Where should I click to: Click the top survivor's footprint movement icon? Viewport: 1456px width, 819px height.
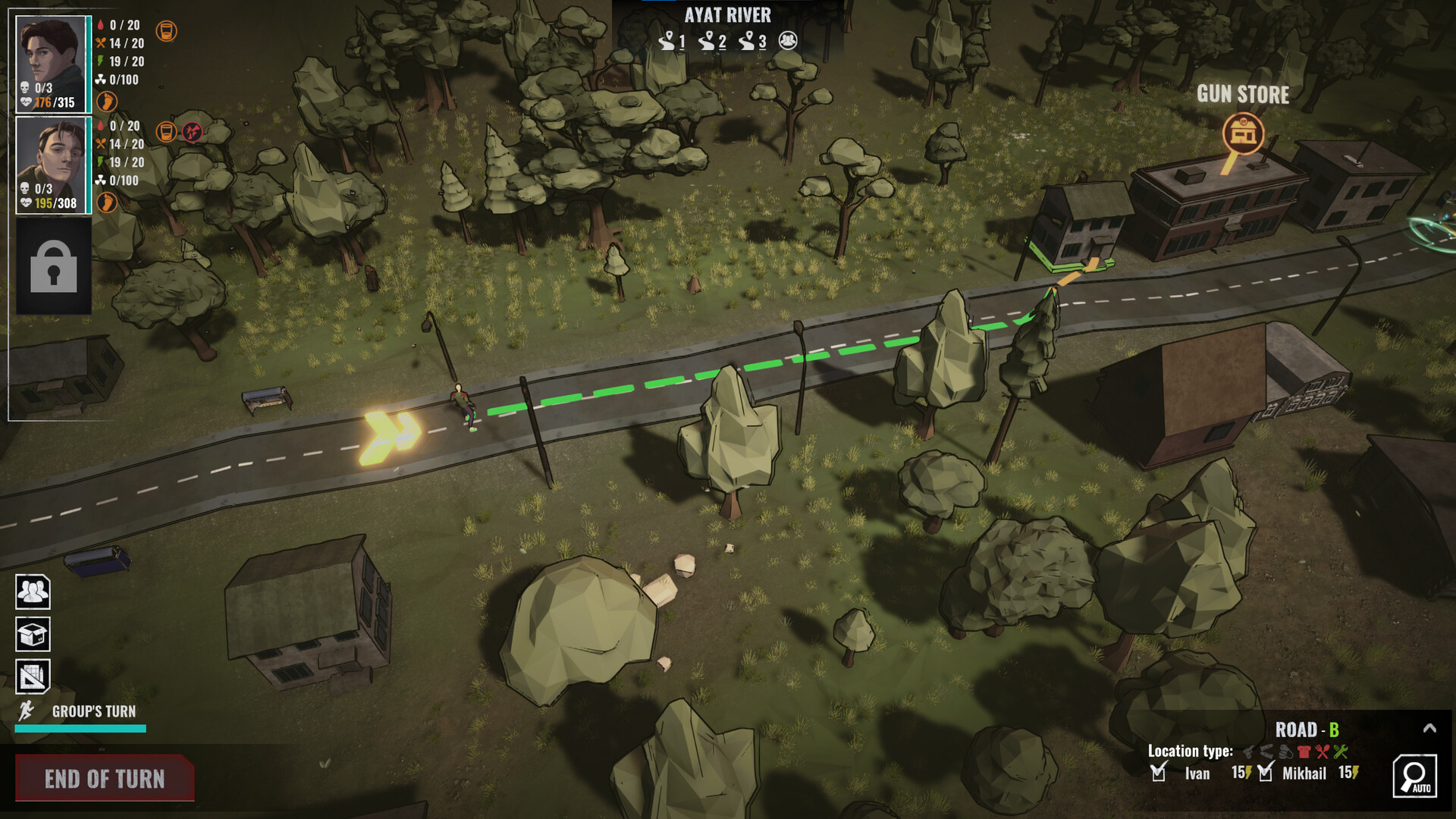(x=107, y=101)
